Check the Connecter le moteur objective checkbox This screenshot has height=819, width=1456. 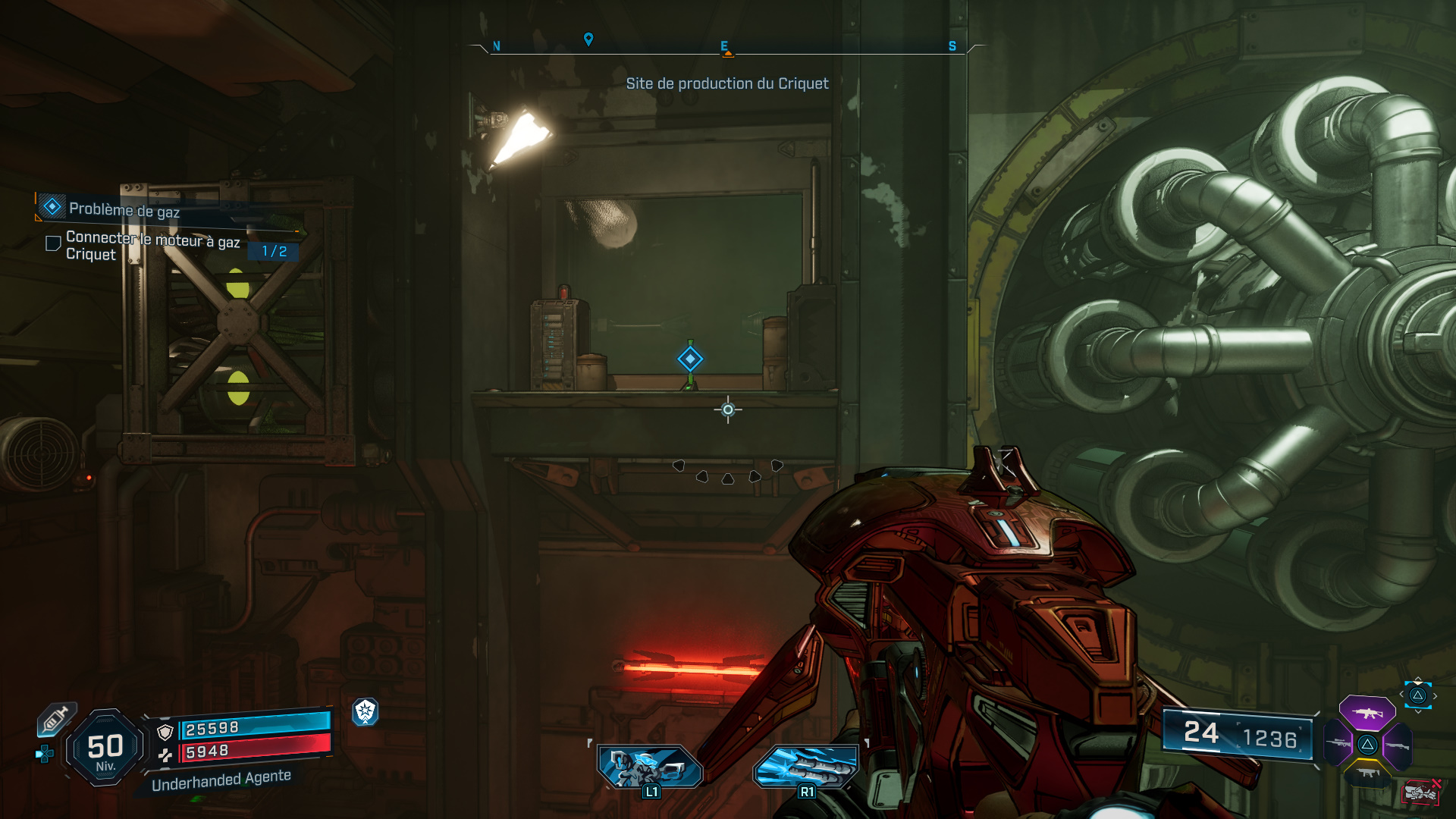click(52, 242)
